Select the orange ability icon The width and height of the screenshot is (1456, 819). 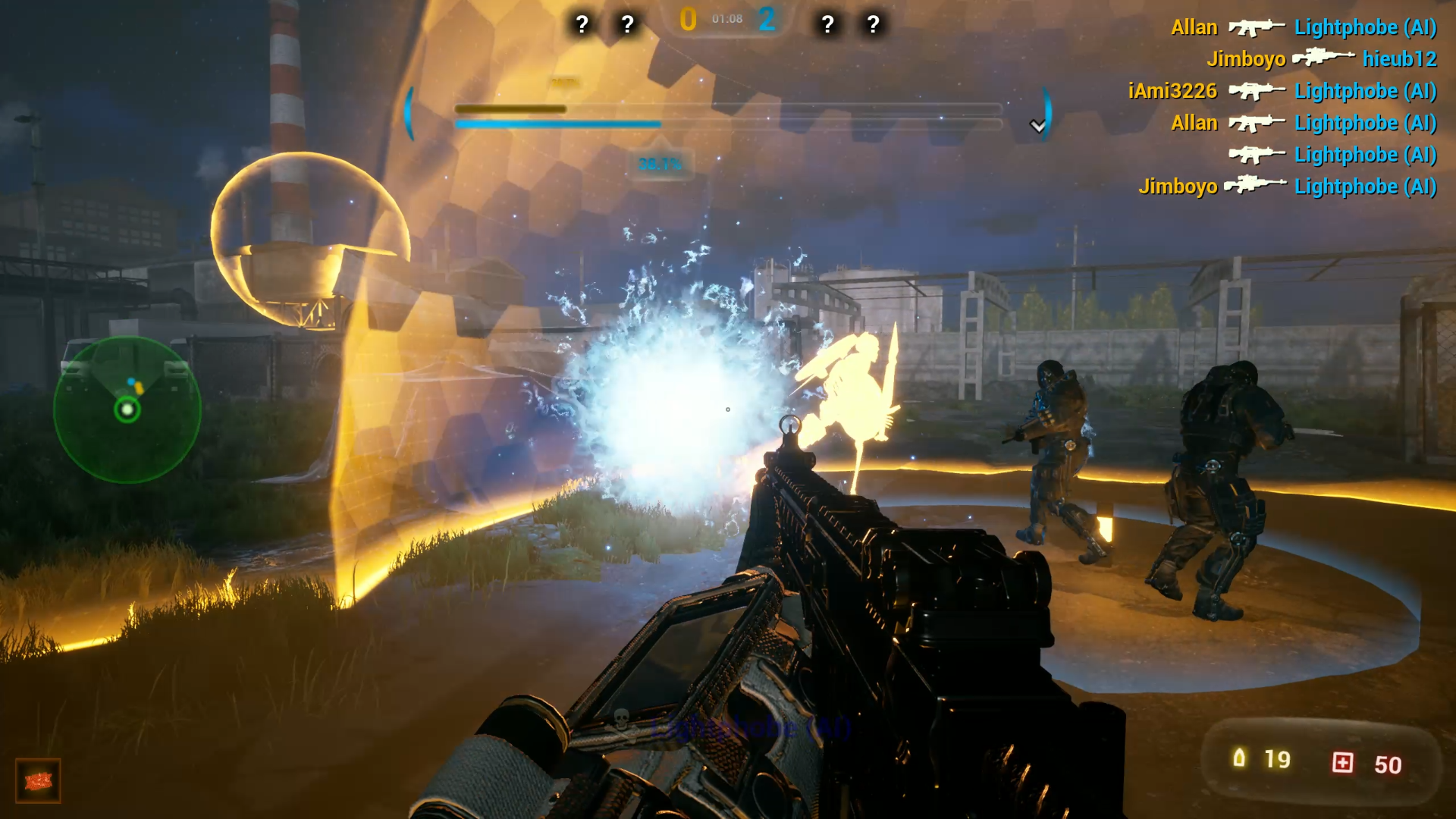coord(38,780)
